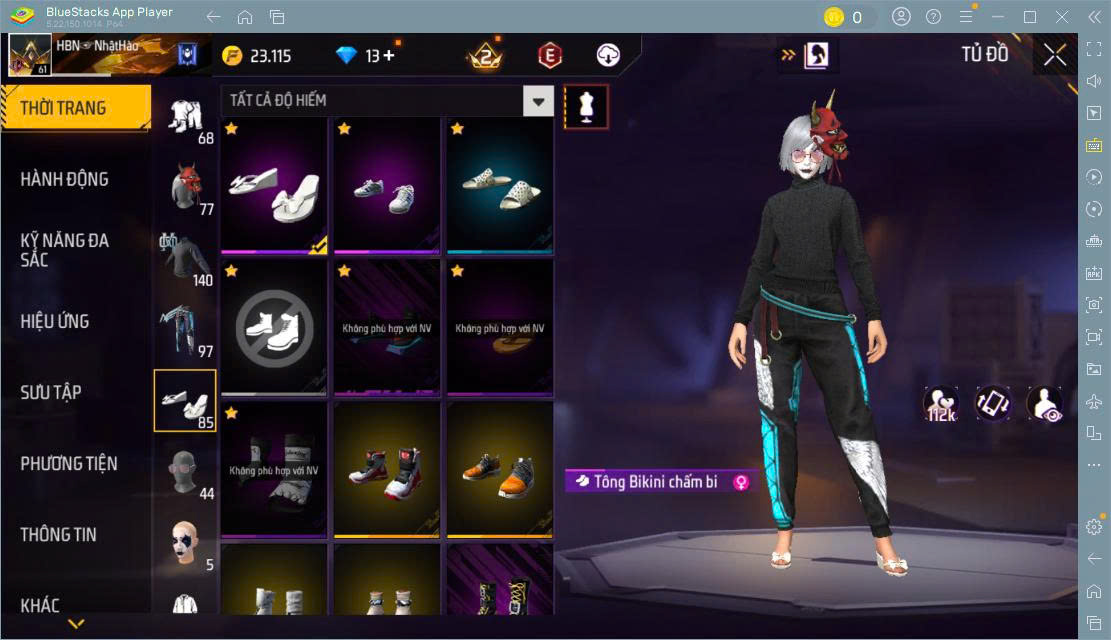This screenshot has width=1111, height=640.
Task: Select the orange and black sneakers
Action: point(501,468)
